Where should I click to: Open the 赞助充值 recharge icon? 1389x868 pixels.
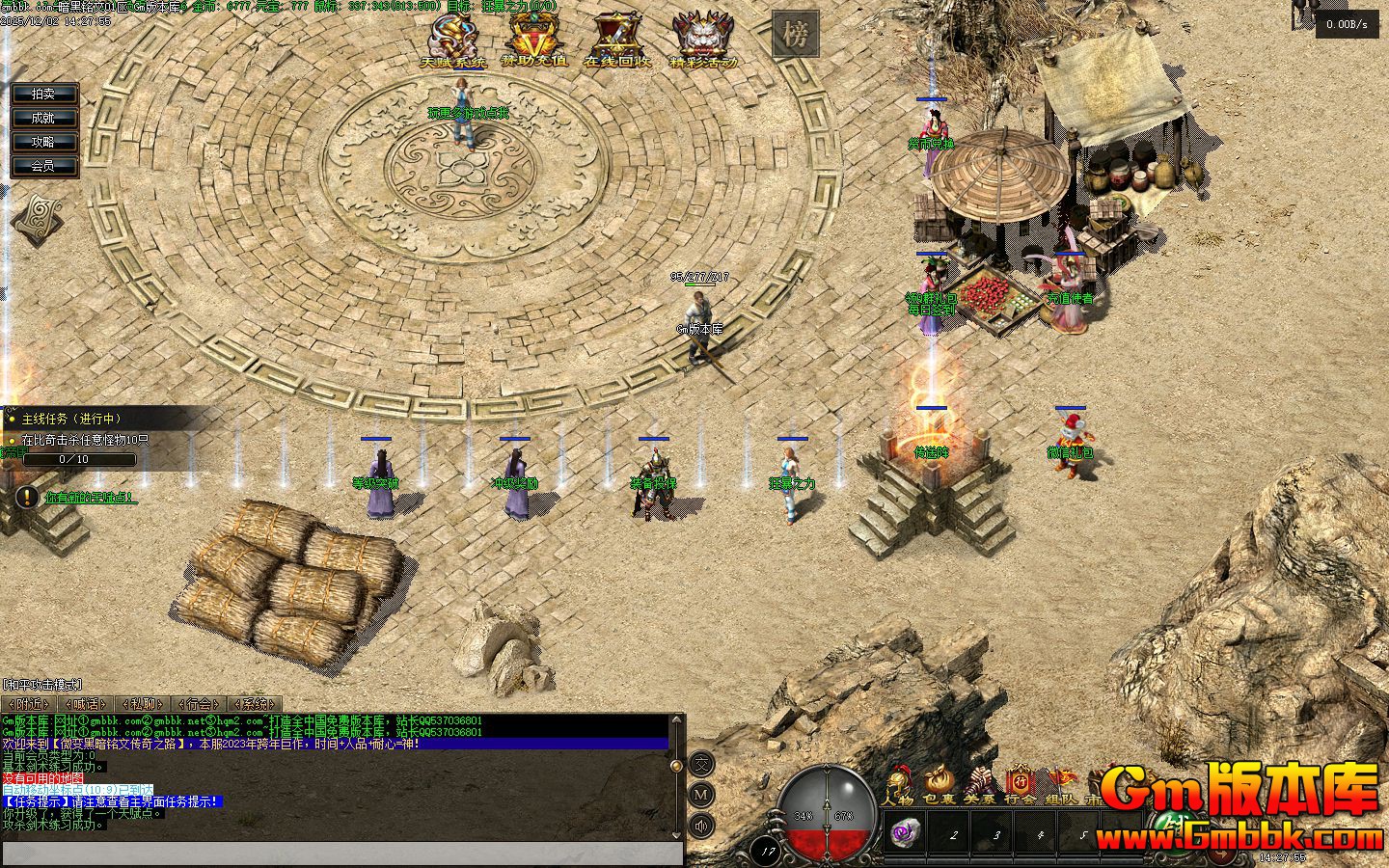[x=532, y=41]
